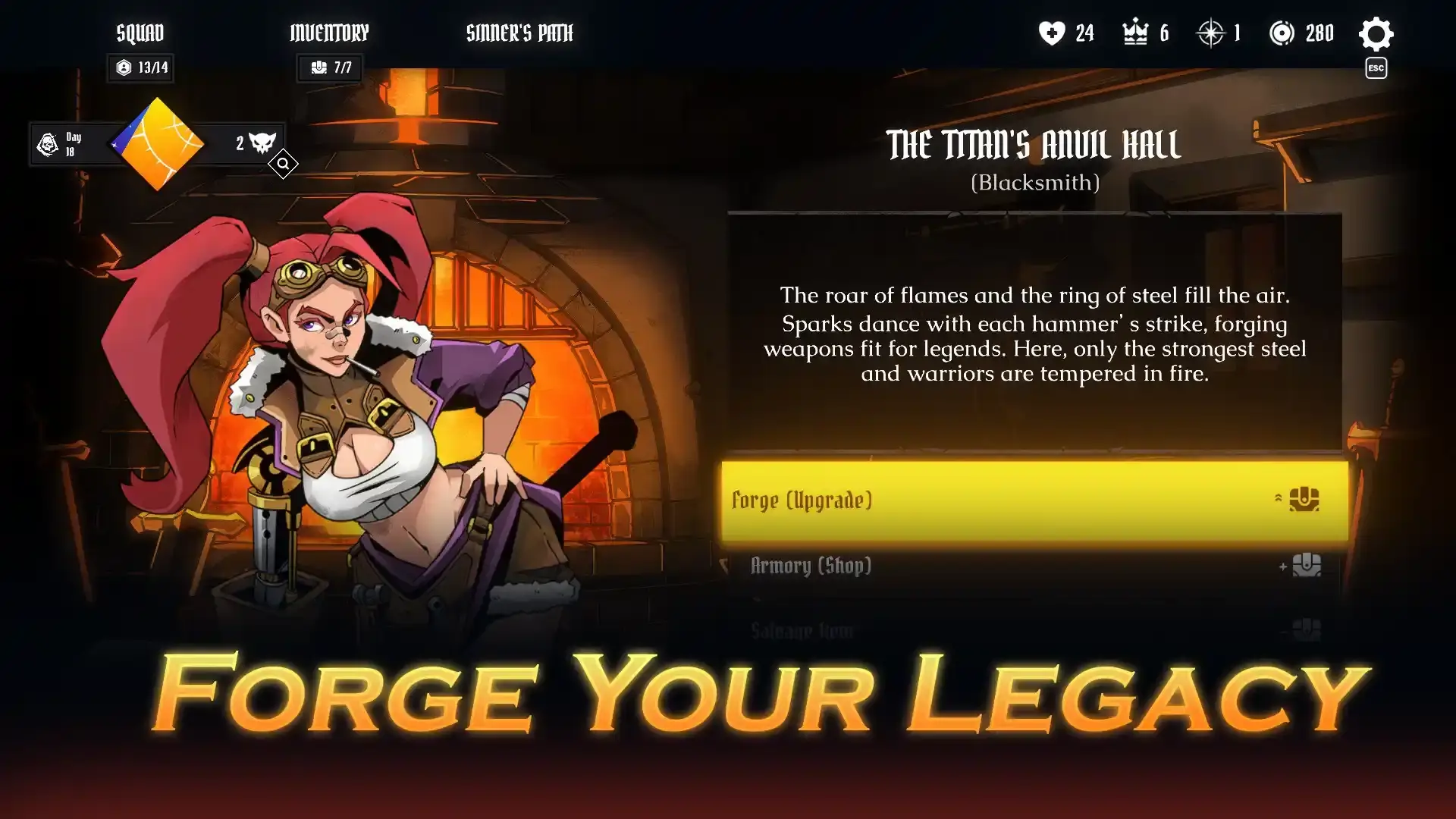
Task: Select the Armory (Shop) option
Action: 1034,566
